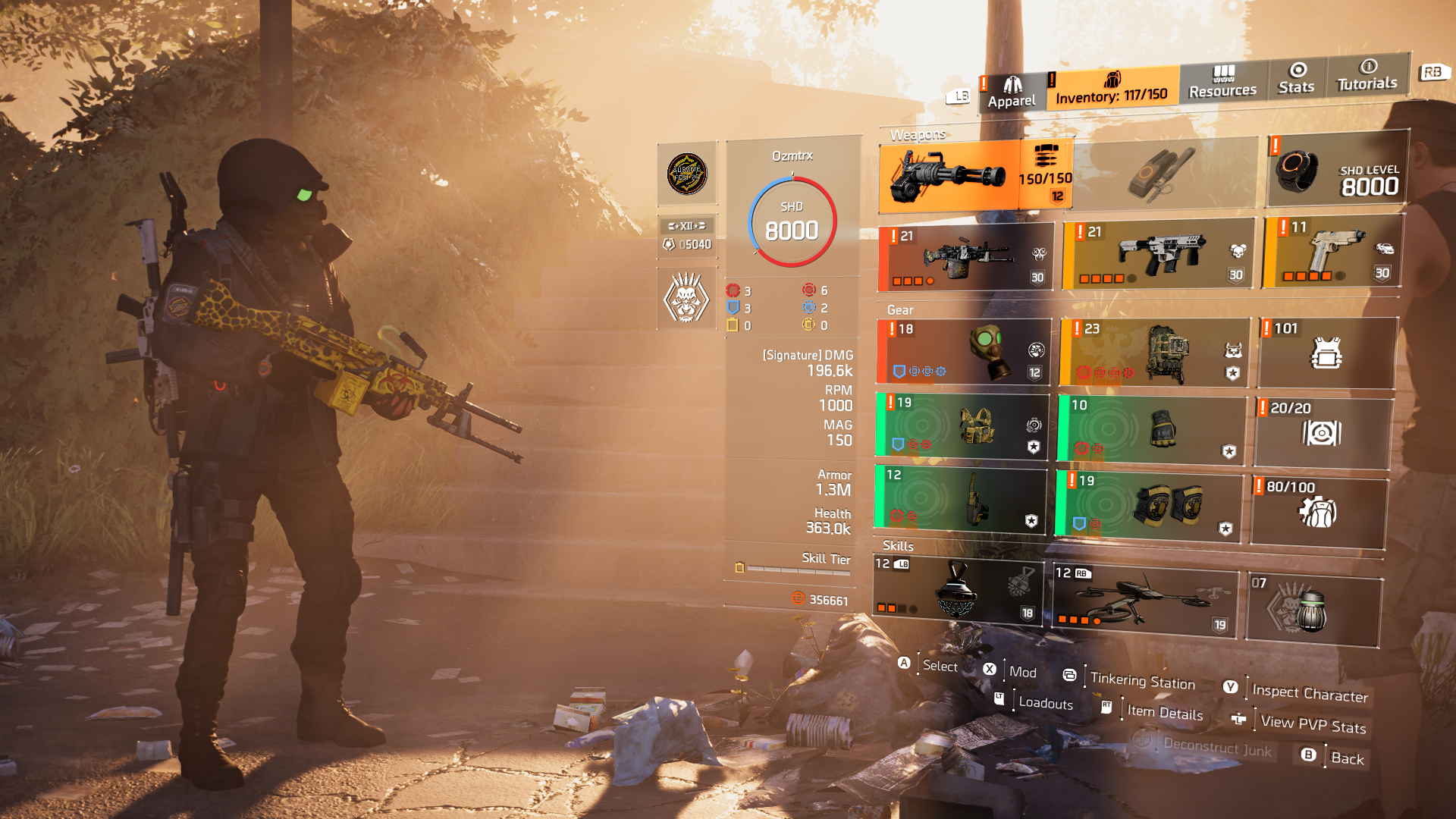Select the pistol sidearm slot
The image size is (1456, 819).
pos(1332,252)
